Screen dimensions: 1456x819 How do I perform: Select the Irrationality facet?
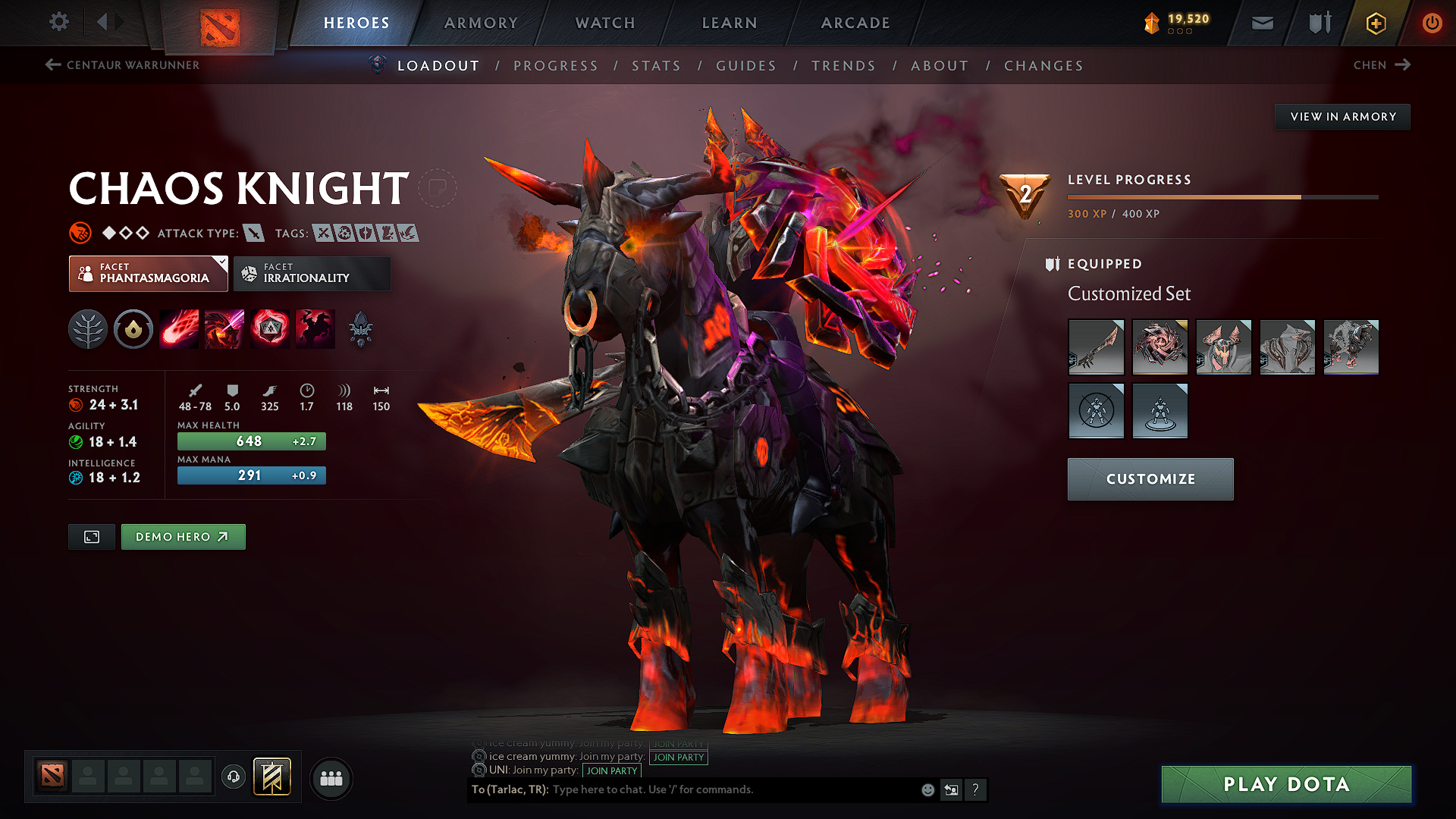point(312,273)
